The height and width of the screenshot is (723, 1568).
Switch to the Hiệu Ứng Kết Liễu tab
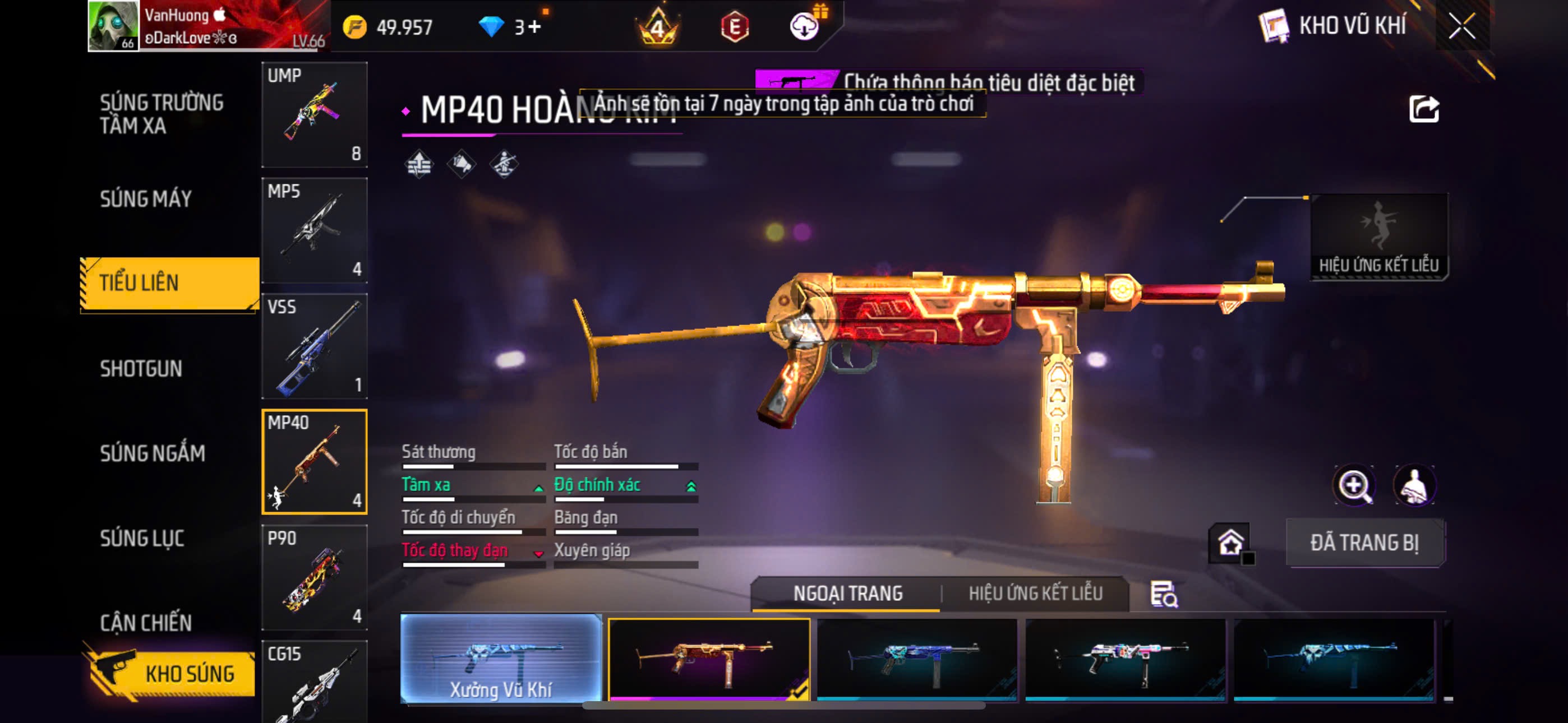1035,594
